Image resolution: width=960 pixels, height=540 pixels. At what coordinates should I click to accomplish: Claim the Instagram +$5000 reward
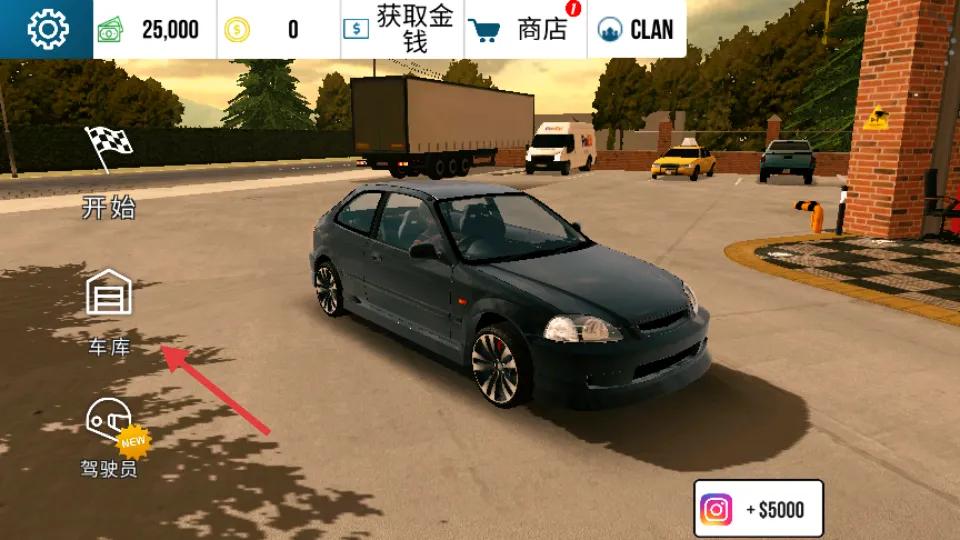(x=758, y=510)
